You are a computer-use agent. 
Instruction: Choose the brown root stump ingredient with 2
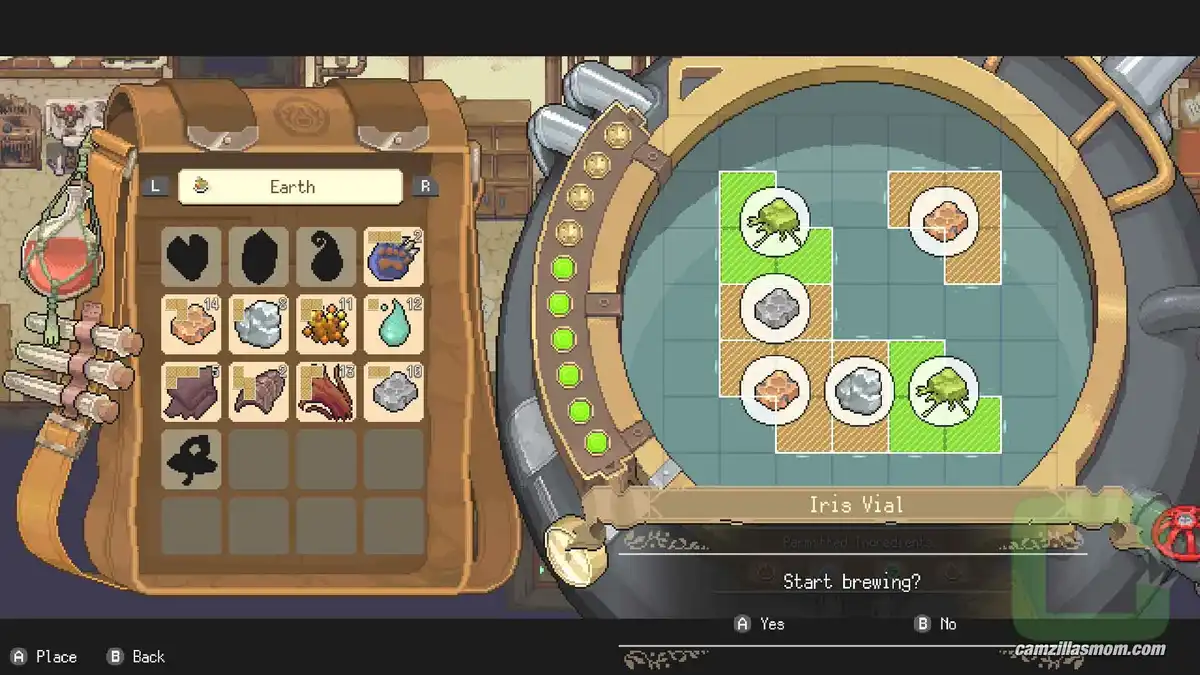point(258,392)
